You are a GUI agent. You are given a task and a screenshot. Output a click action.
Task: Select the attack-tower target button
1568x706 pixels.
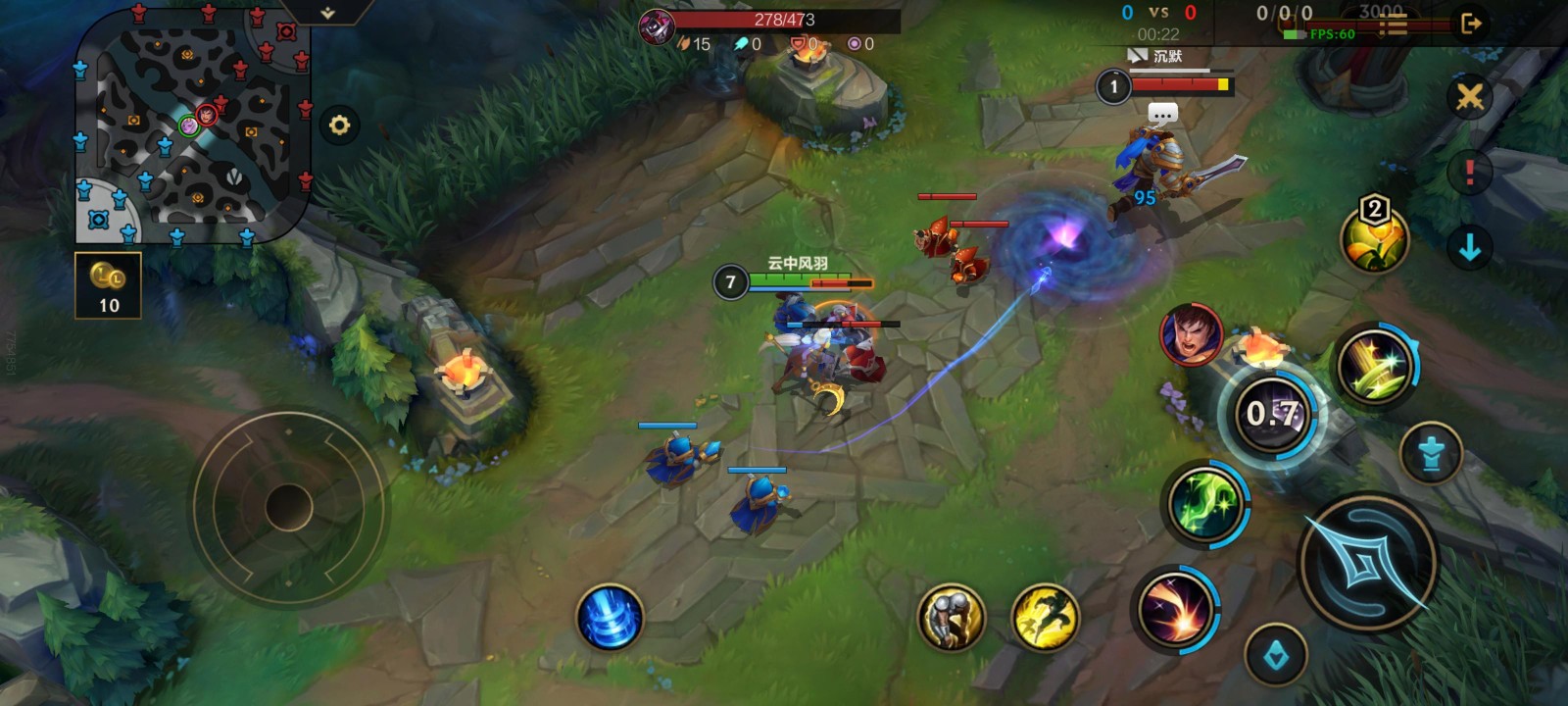point(1431,453)
